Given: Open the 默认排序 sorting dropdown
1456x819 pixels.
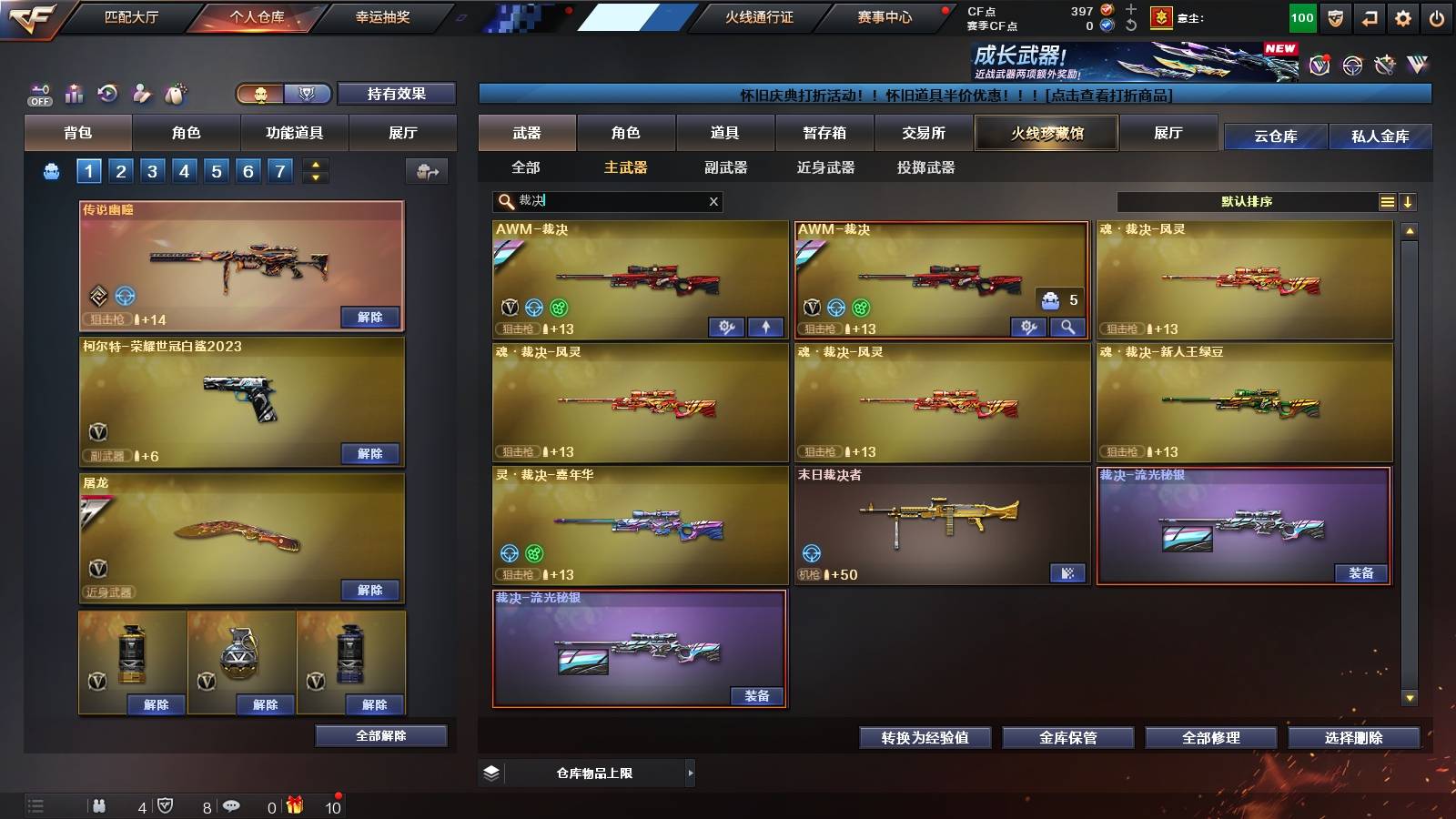Looking at the screenshot, I should (1247, 201).
